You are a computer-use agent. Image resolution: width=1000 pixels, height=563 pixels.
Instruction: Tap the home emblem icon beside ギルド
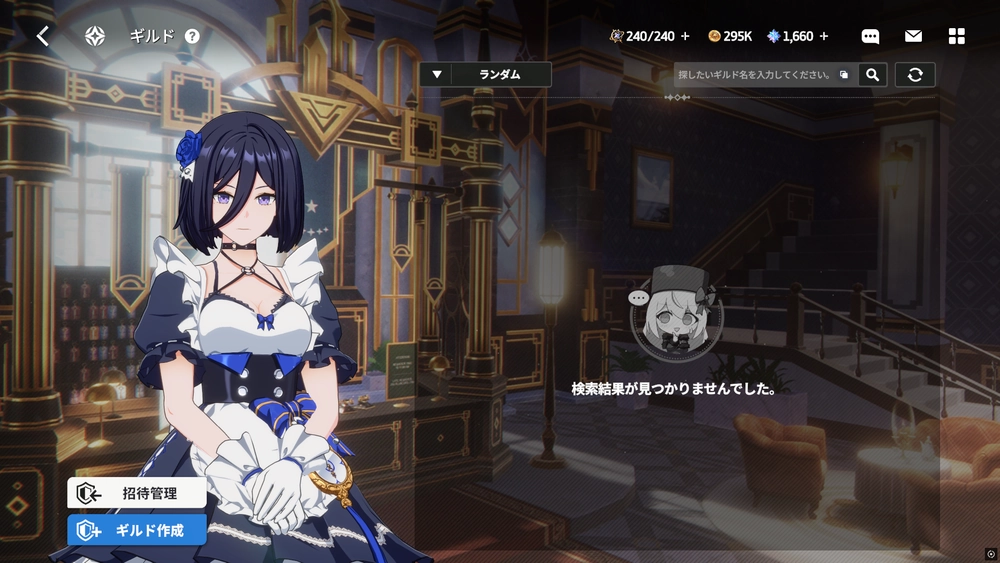(x=95, y=36)
